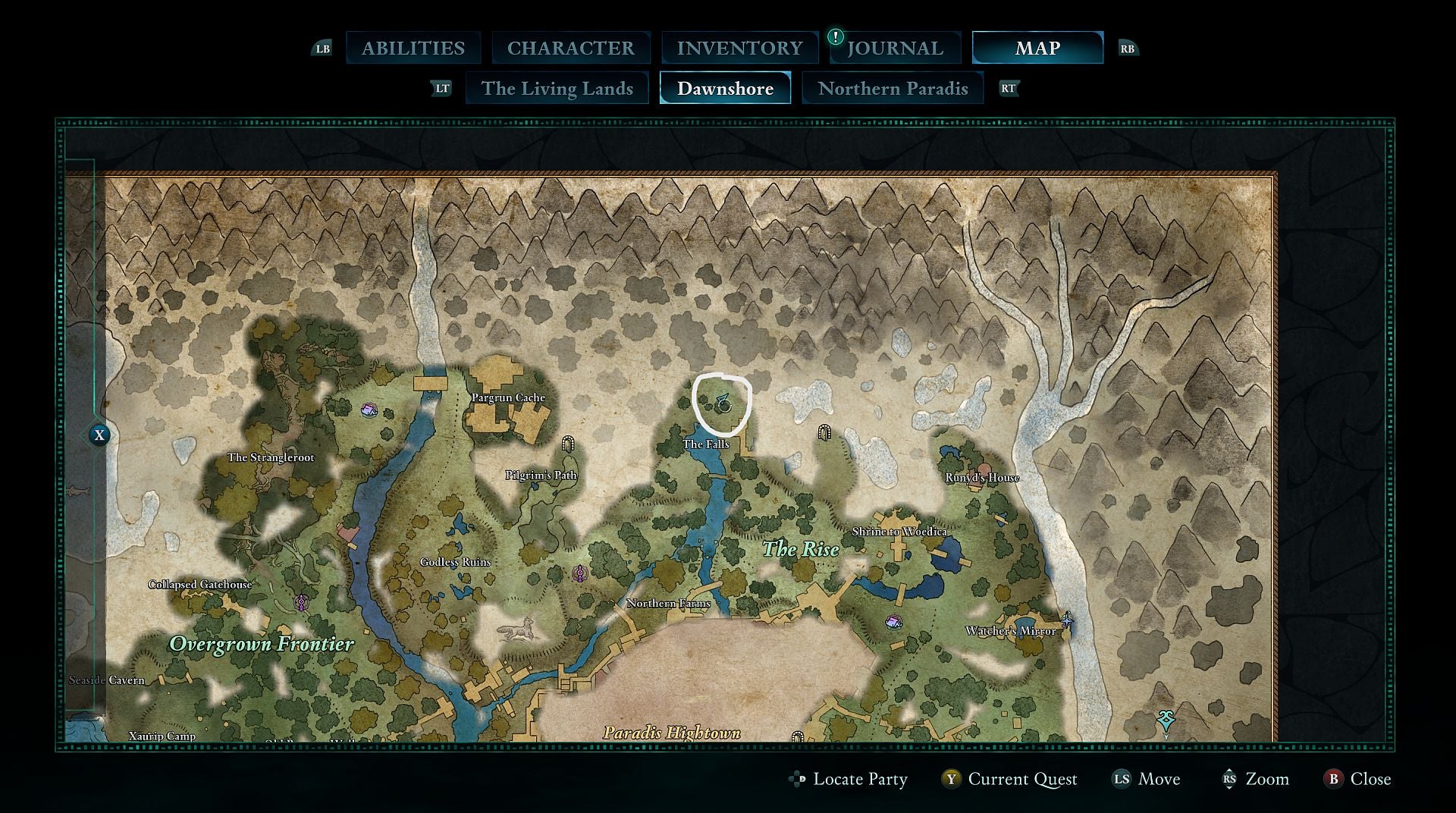Click the door icon above Paradis Hightown
Image resolution: width=1456 pixels, height=813 pixels.
tap(799, 733)
